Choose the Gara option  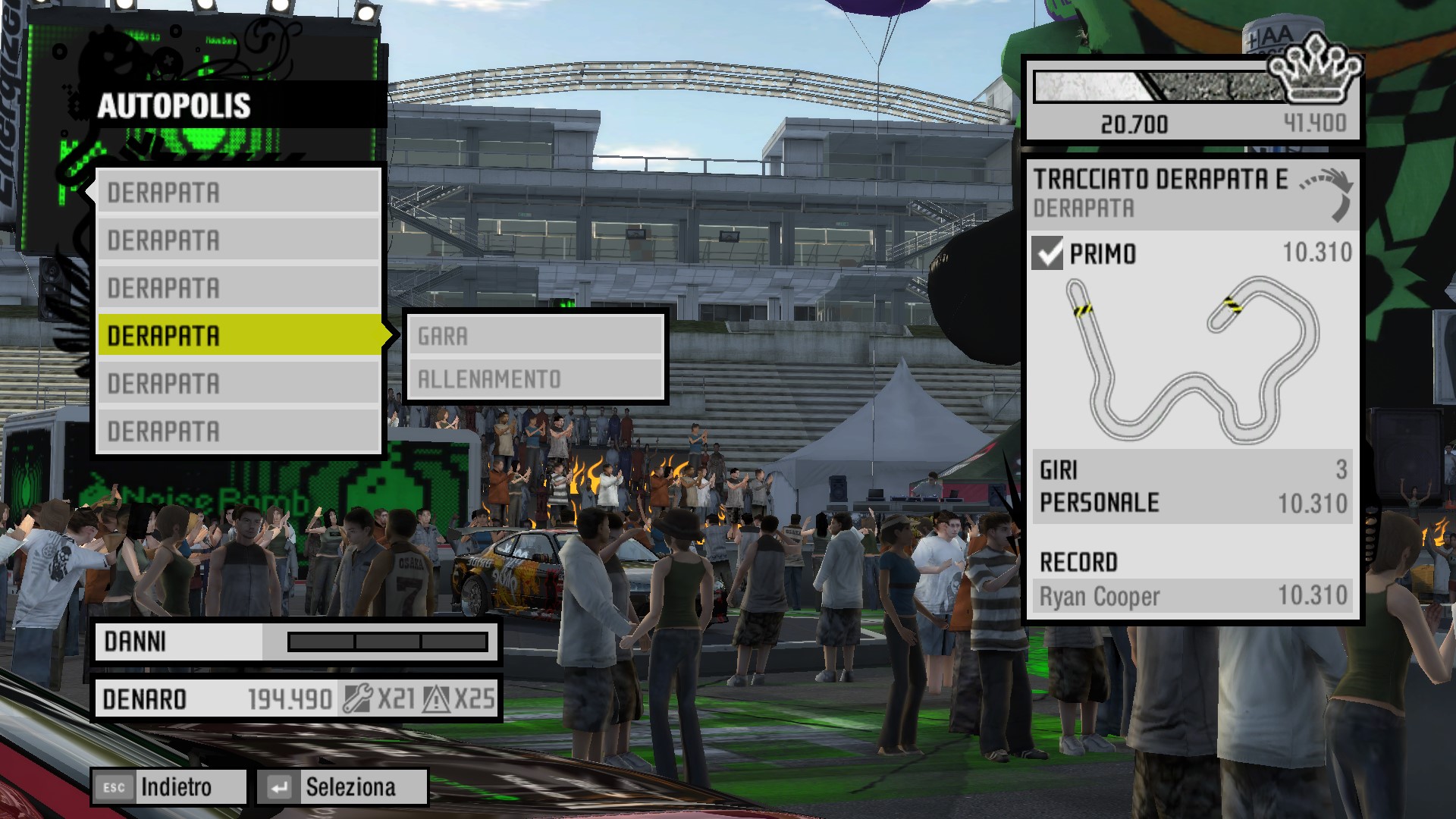tap(535, 336)
